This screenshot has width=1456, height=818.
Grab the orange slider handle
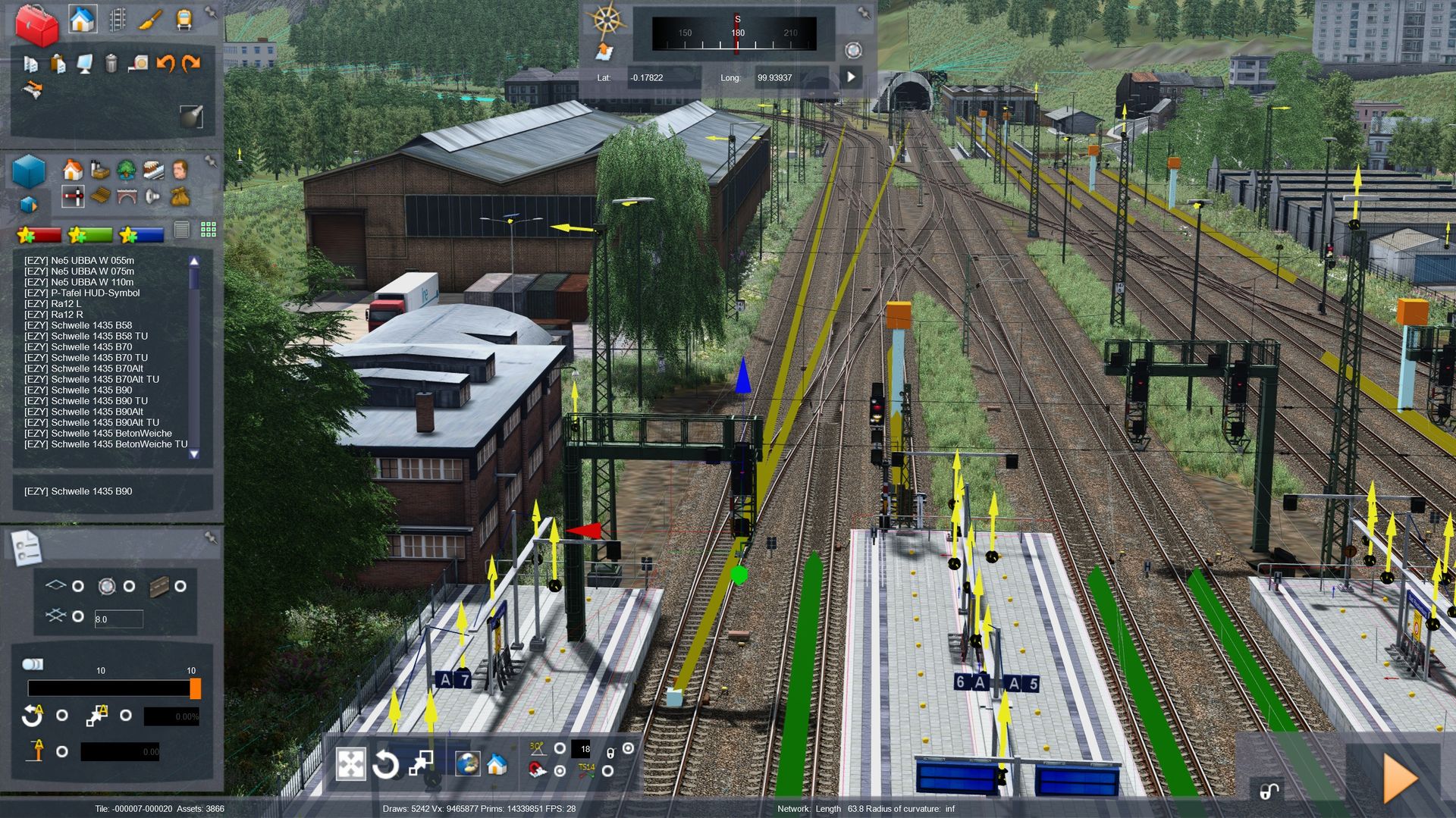coord(195,688)
